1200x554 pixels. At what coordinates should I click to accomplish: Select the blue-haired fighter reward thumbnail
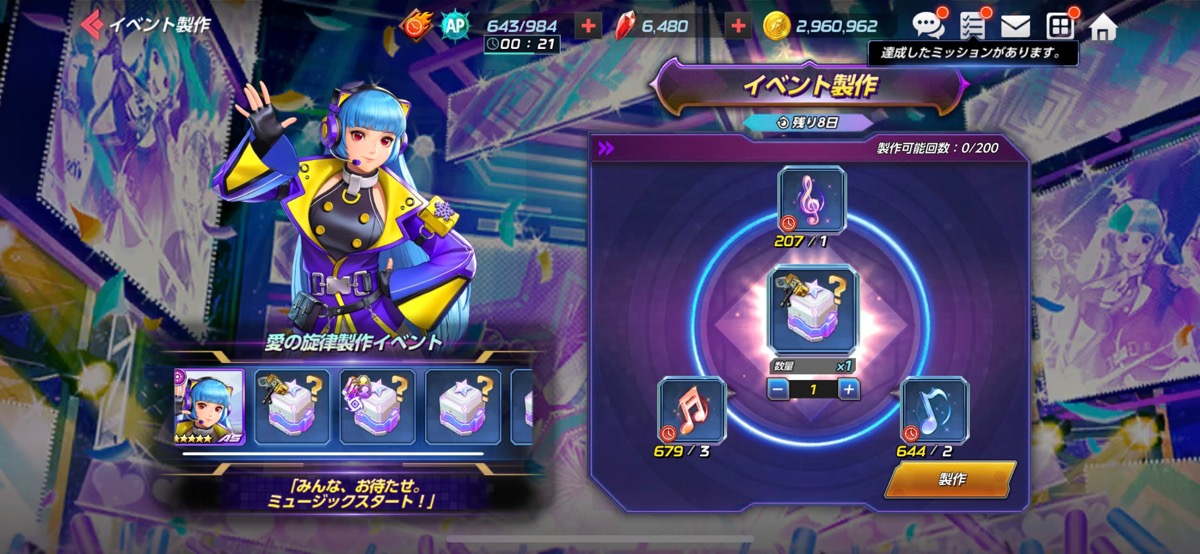208,407
